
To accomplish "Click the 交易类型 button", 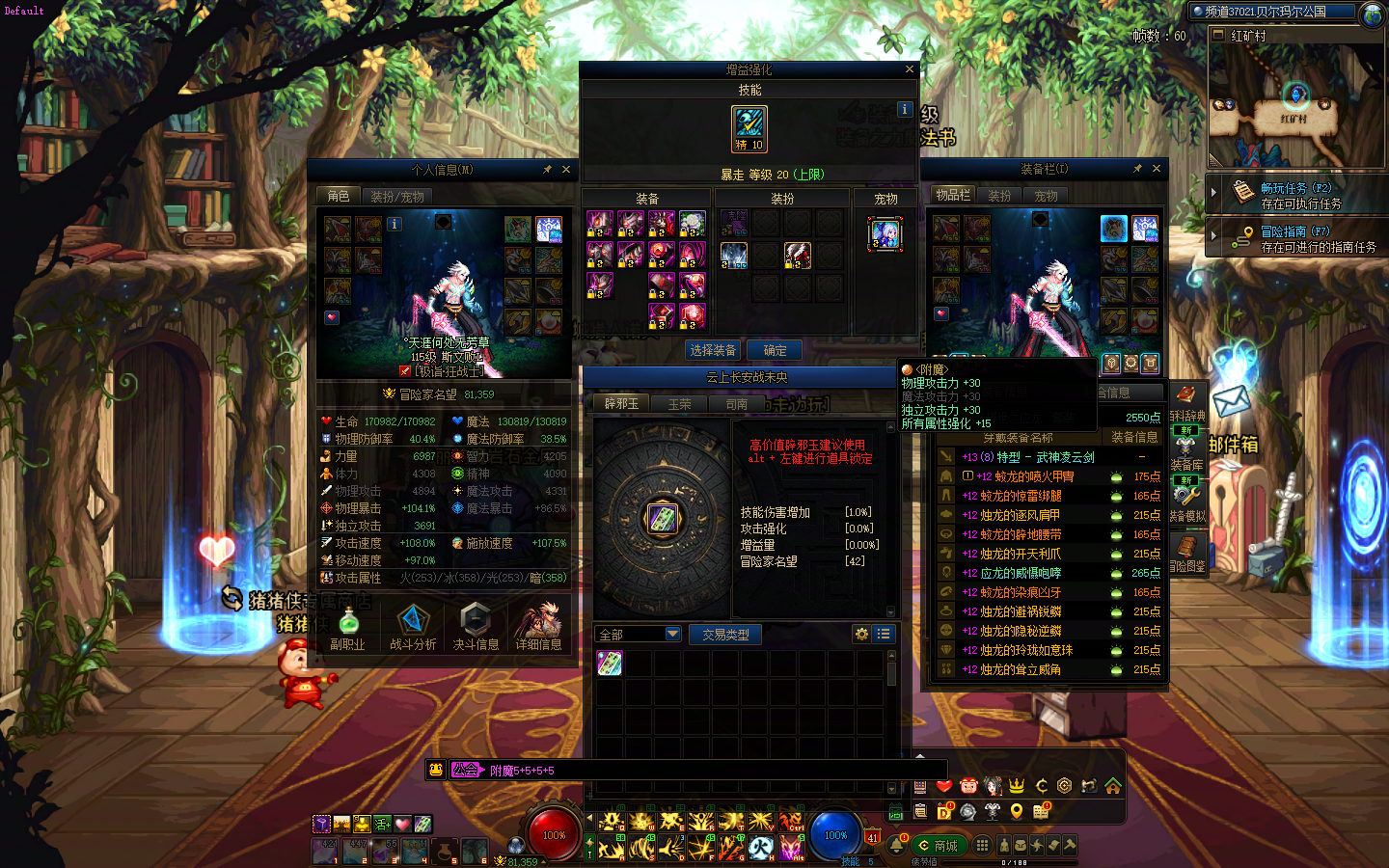I will [x=725, y=634].
